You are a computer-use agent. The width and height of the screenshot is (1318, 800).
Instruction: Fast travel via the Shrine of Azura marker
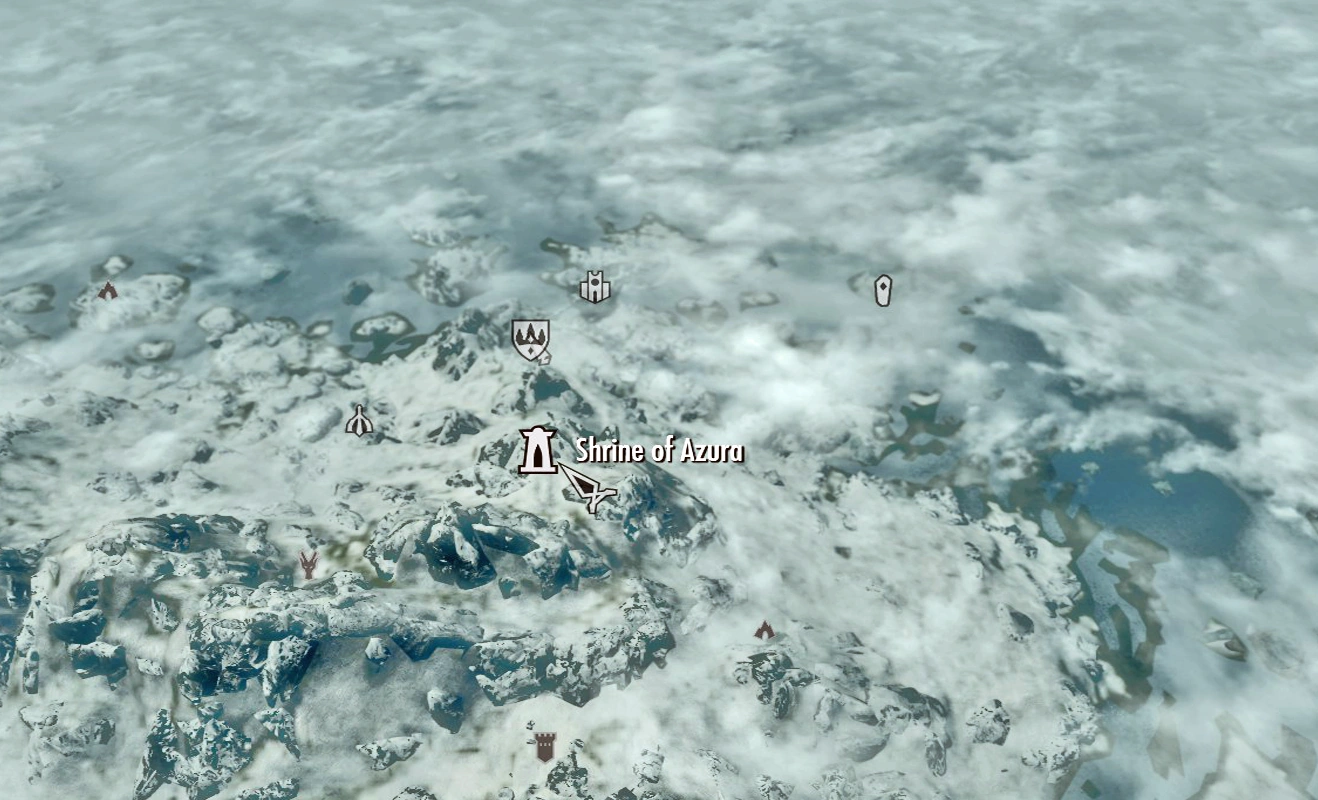click(538, 450)
